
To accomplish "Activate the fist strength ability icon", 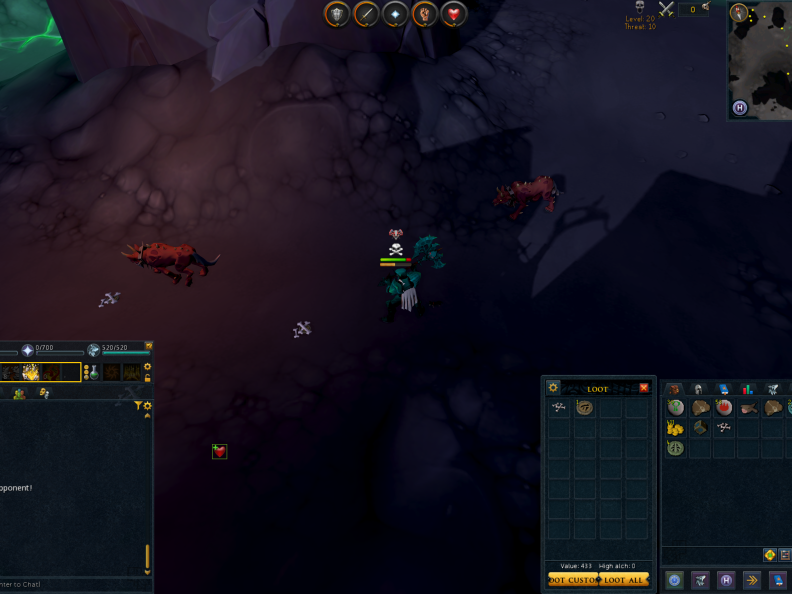I will [x=426, y=14].
